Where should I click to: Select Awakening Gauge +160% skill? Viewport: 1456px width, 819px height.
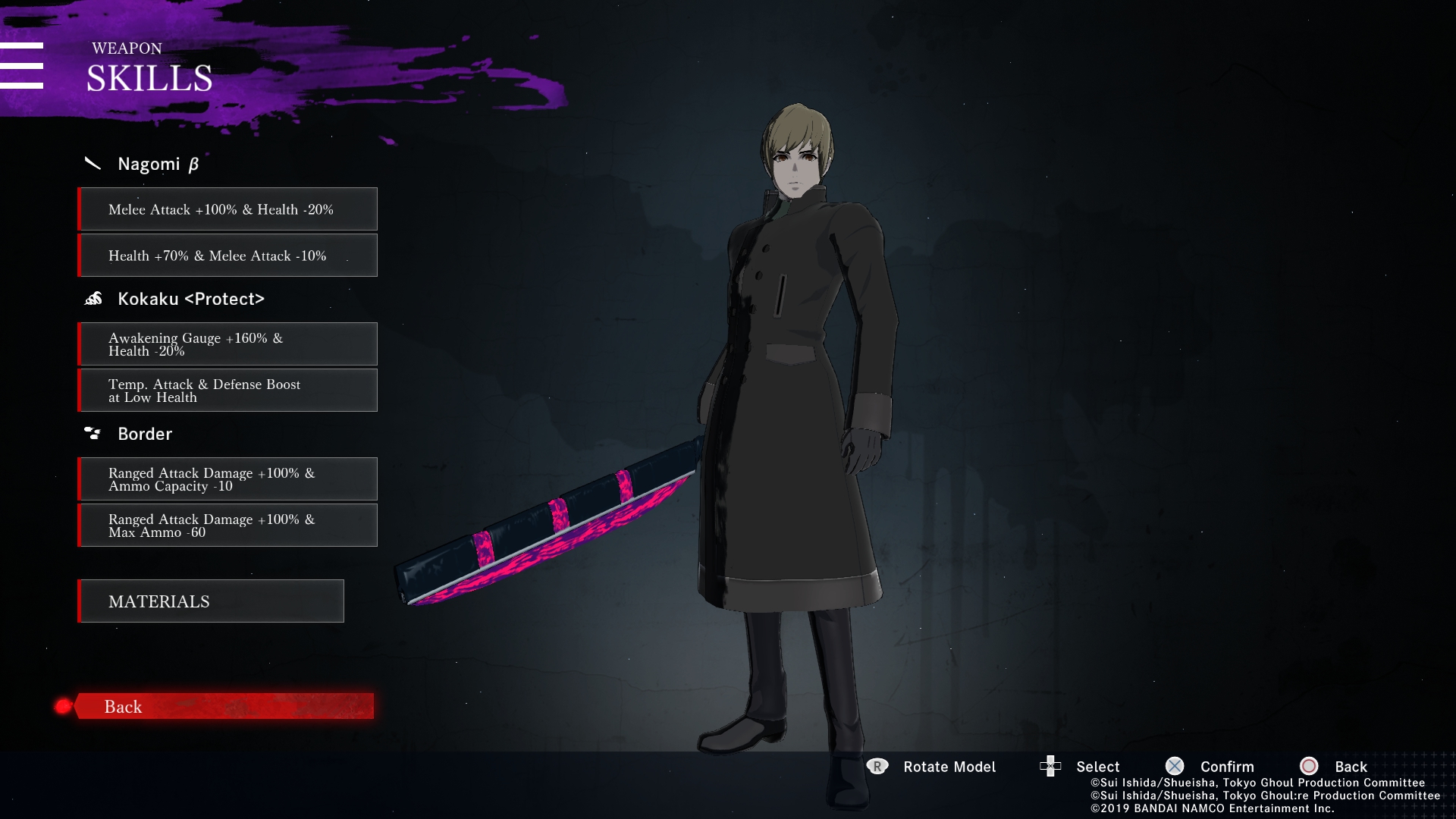tap(227, 344)
